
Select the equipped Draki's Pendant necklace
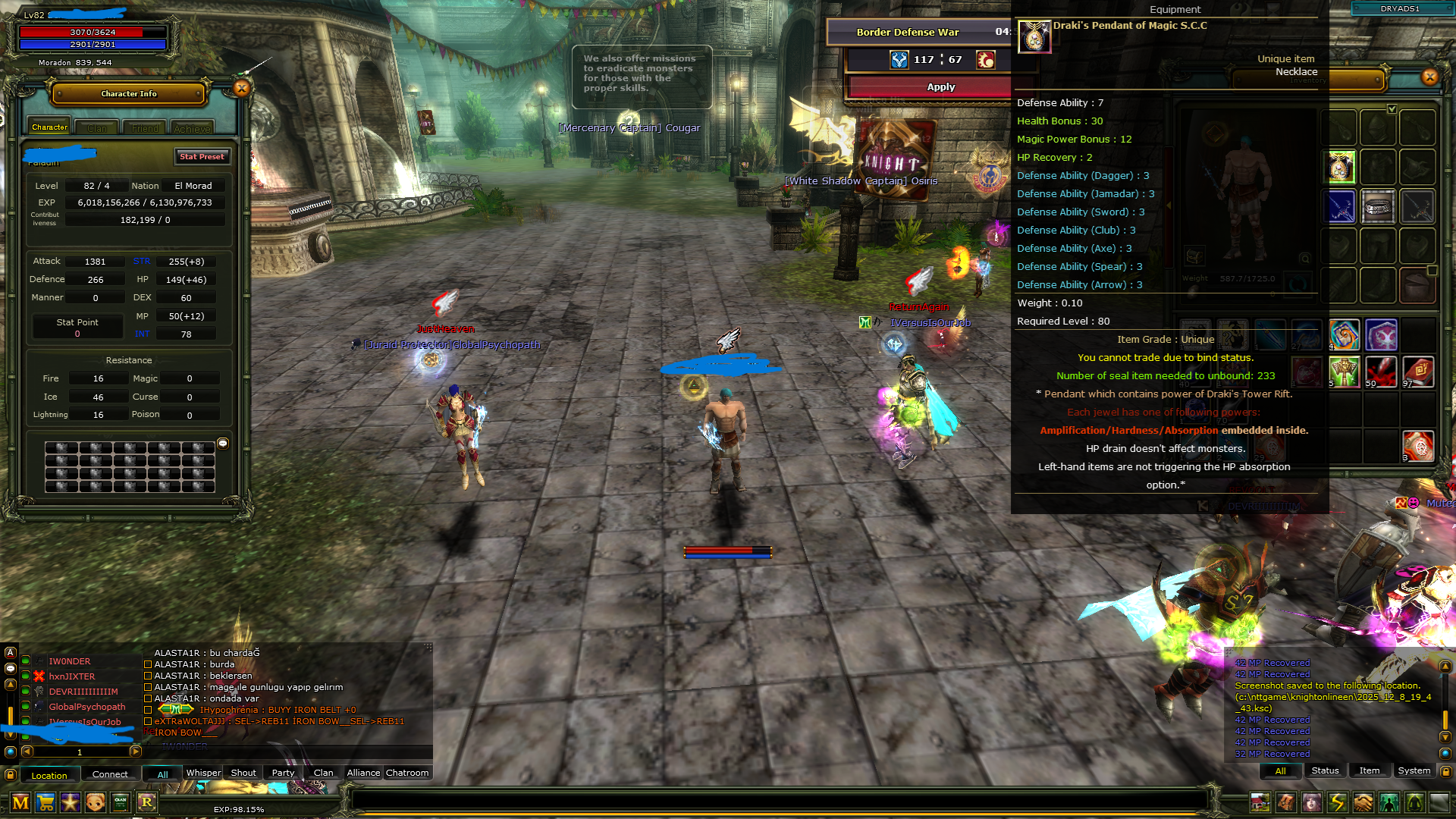(1341, 168)
